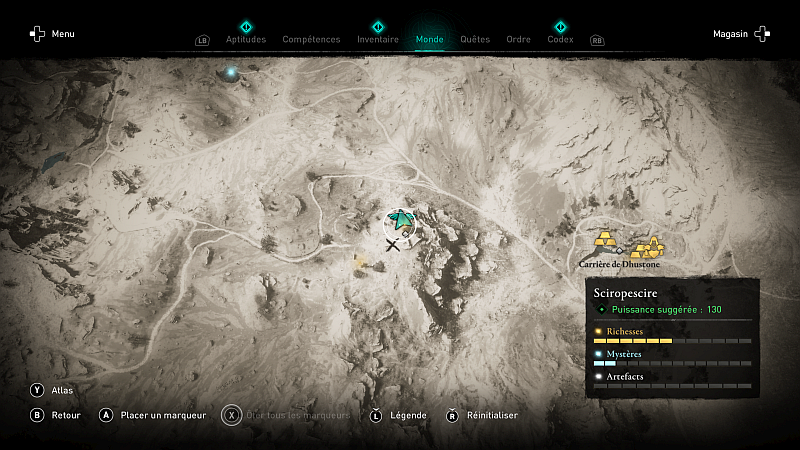The width and height of the screenshot is (800, 450).
Task: Show the Codex tab
Action: pos(560,40)
